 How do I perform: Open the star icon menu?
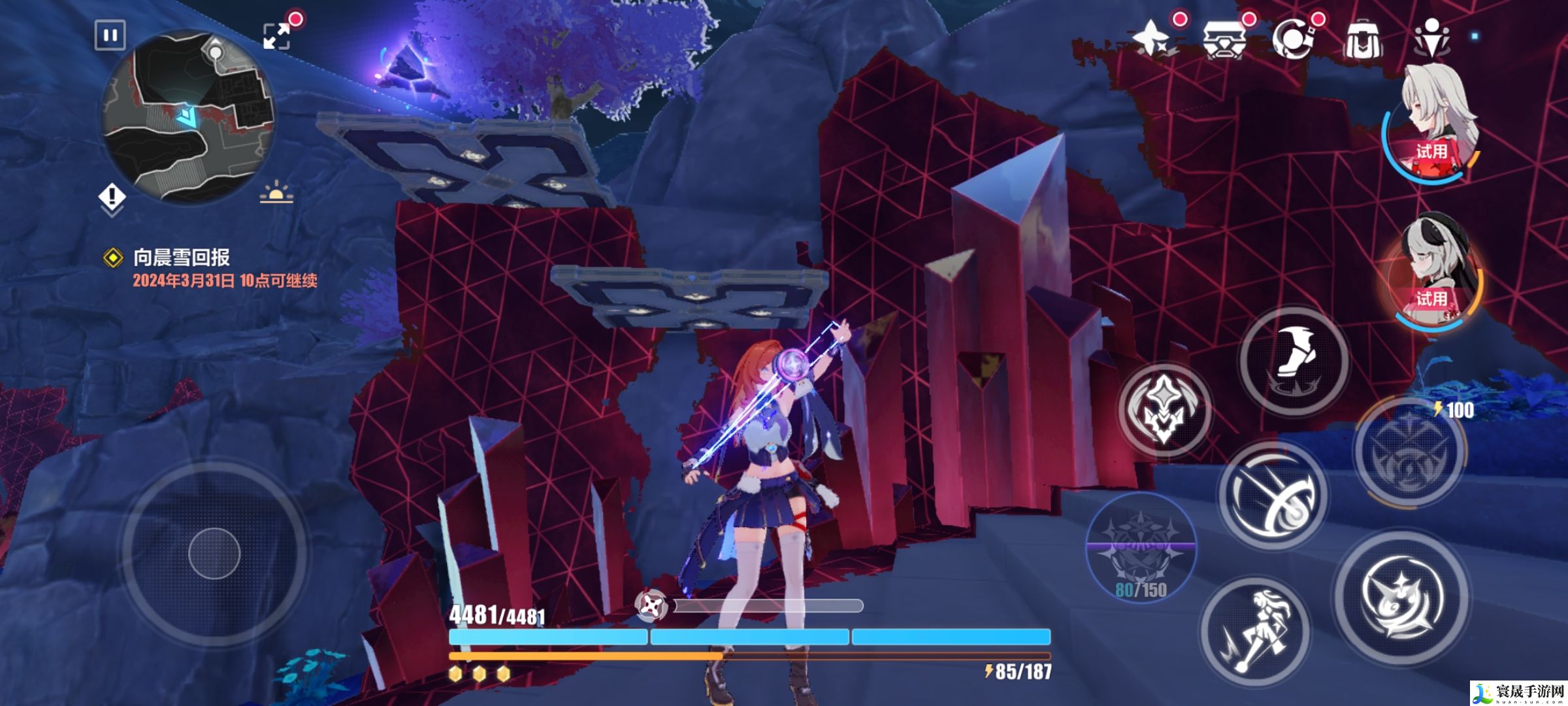point(1153,39)
